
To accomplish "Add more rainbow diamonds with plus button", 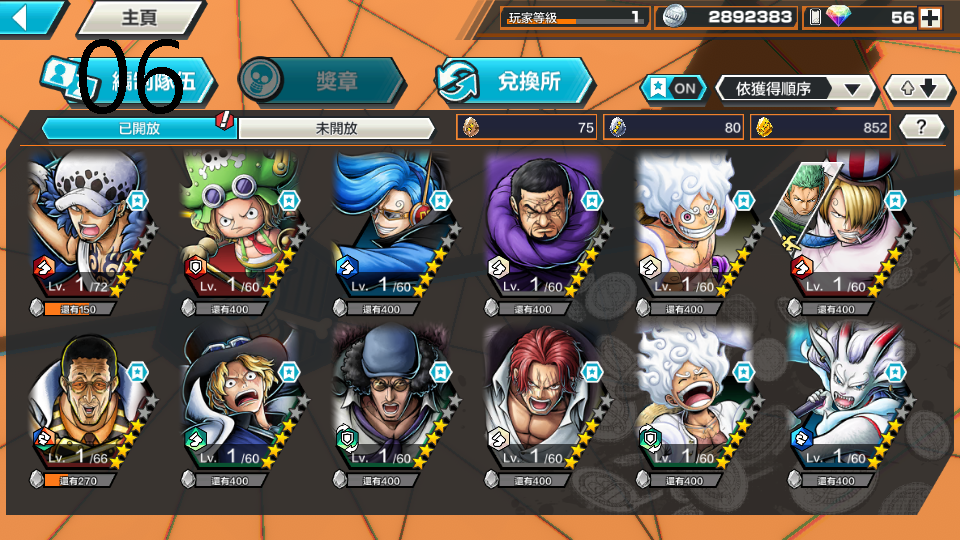I will [x=930, y=17].
